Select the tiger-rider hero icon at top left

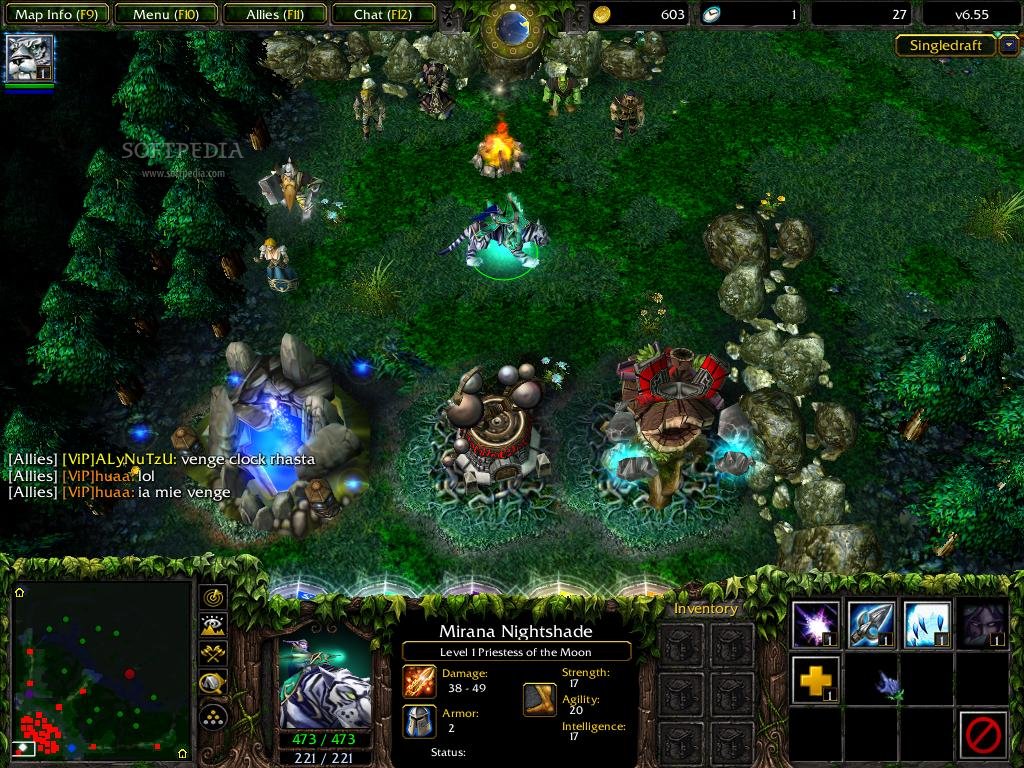click(x=30, y=58)
